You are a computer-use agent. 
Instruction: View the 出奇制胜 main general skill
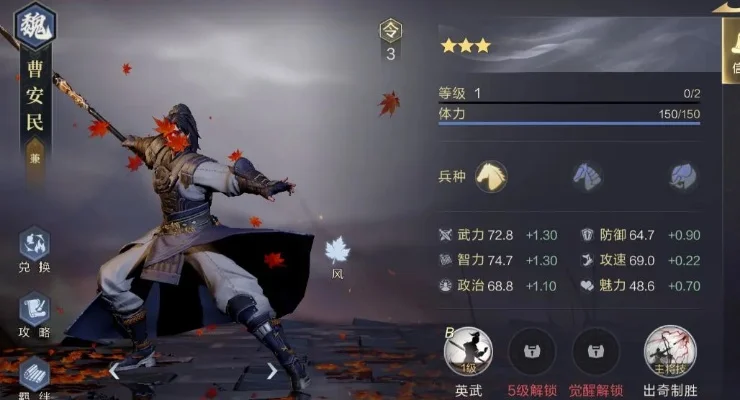tap(670, 353)
